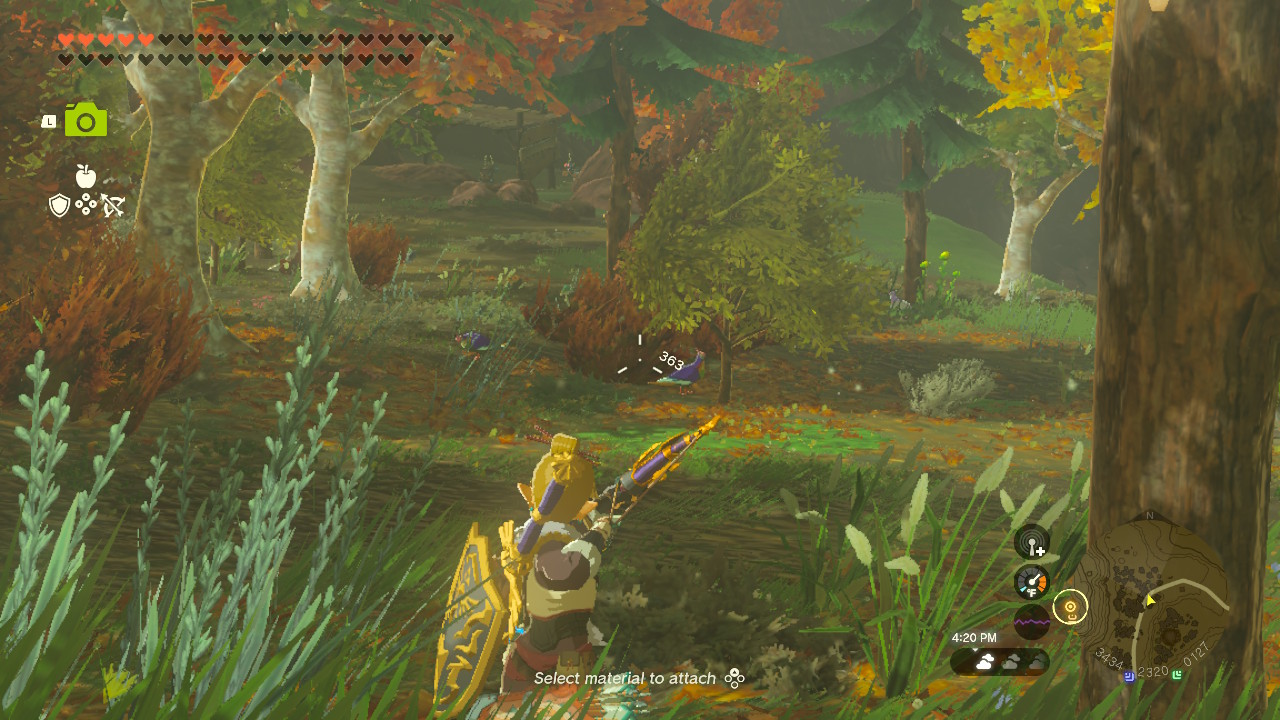Select the green Camera ability icon
Screen dimensions: 1280x720
click(x=86, y=120)
